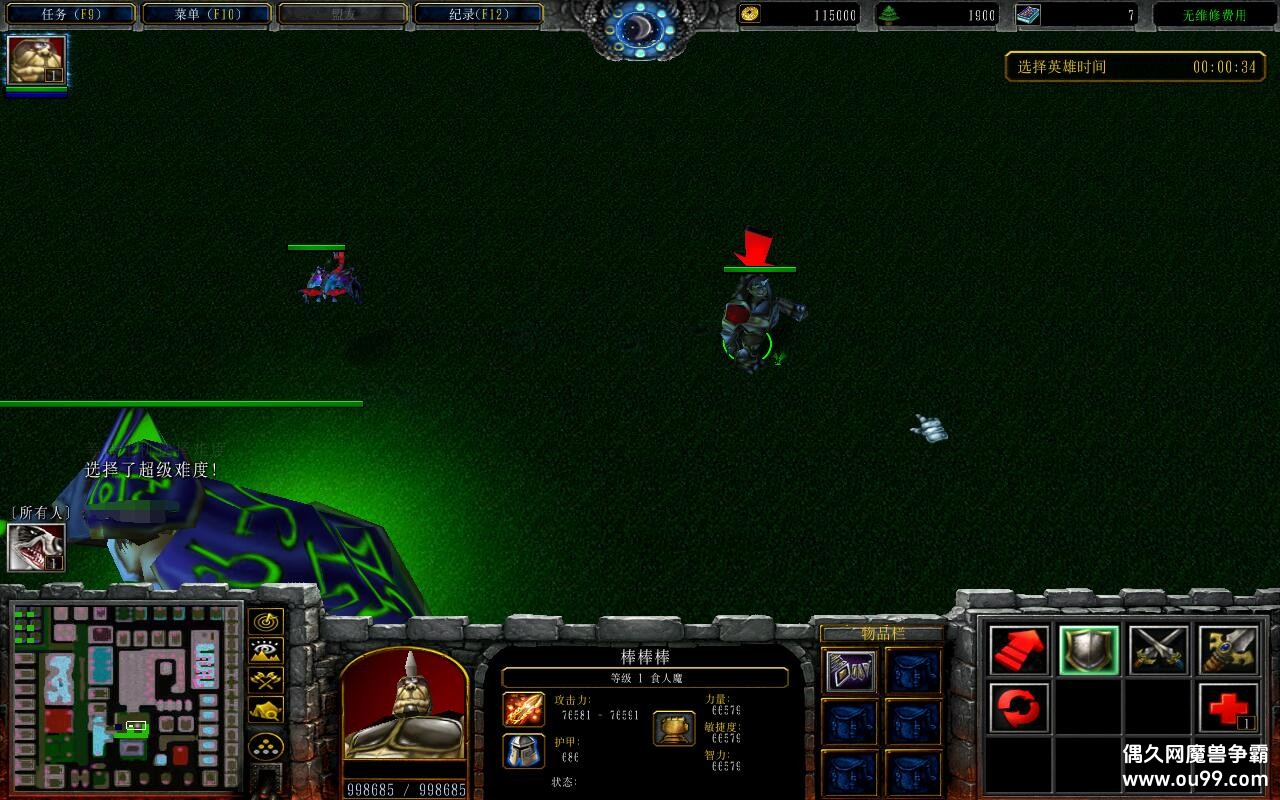Click the flaming sword attack damage icon

coord(524,709)
